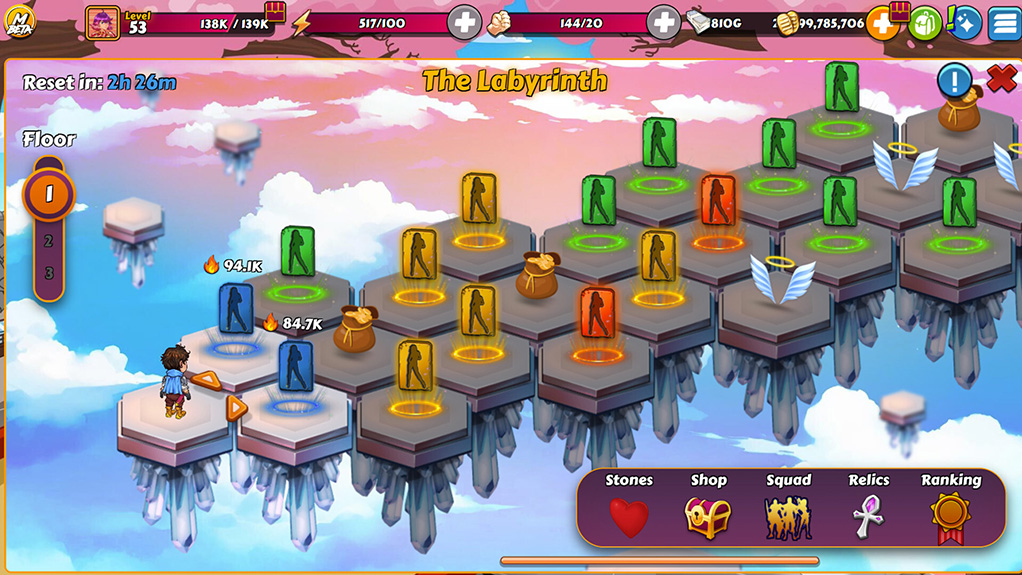Viewport: 1022px width, 575px height.
Task: Add more energy with the plus button
Action: 464,22
